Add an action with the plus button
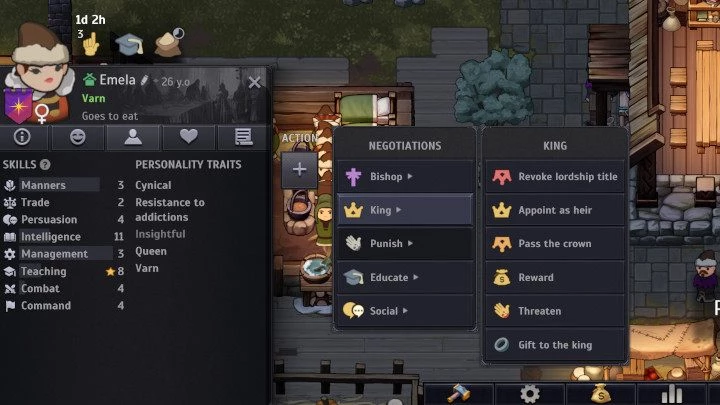The width and height of the screenshot is (720, 405). click(x=299, y=169)
